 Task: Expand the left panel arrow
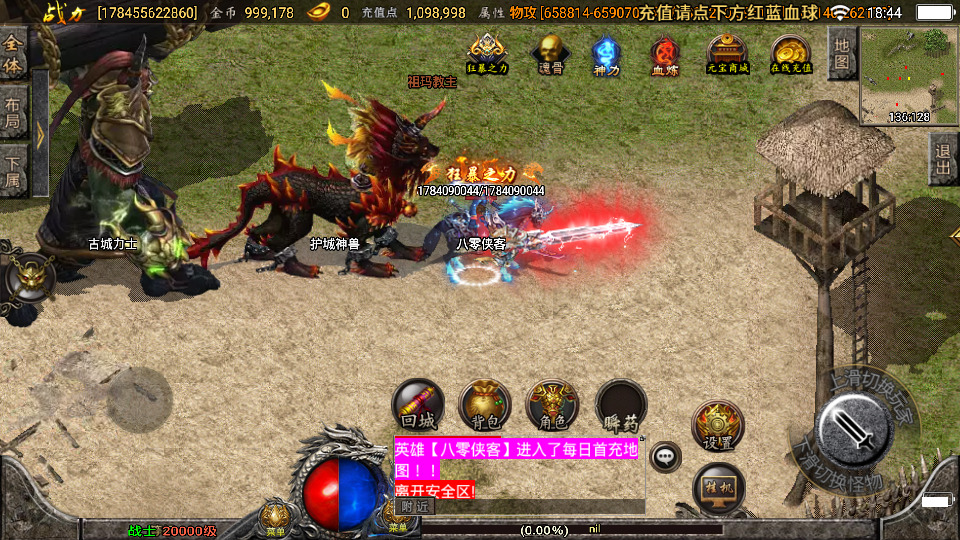40,135
